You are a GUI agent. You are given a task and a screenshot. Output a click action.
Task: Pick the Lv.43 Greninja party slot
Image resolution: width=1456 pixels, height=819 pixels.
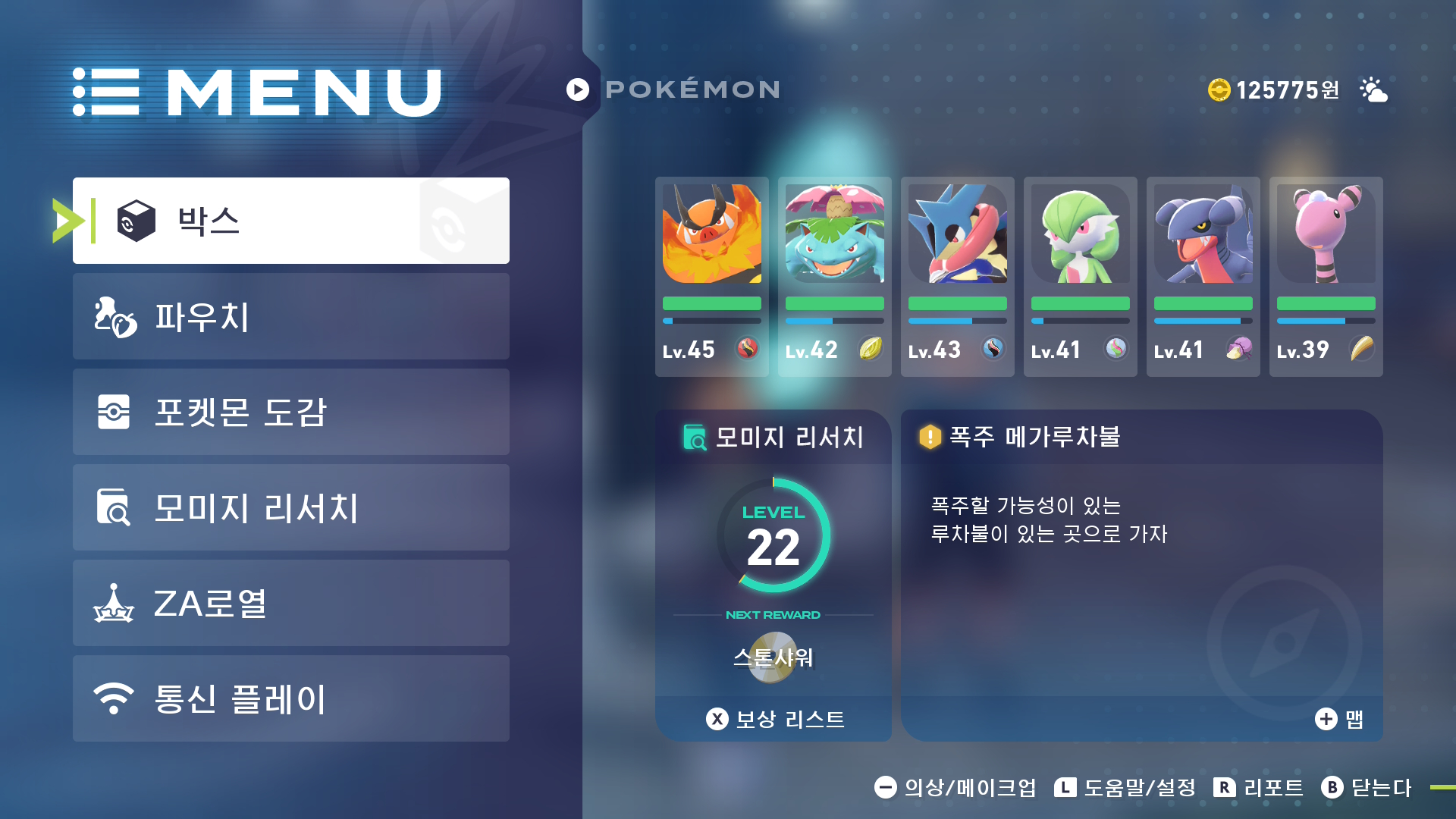point(957,276)
